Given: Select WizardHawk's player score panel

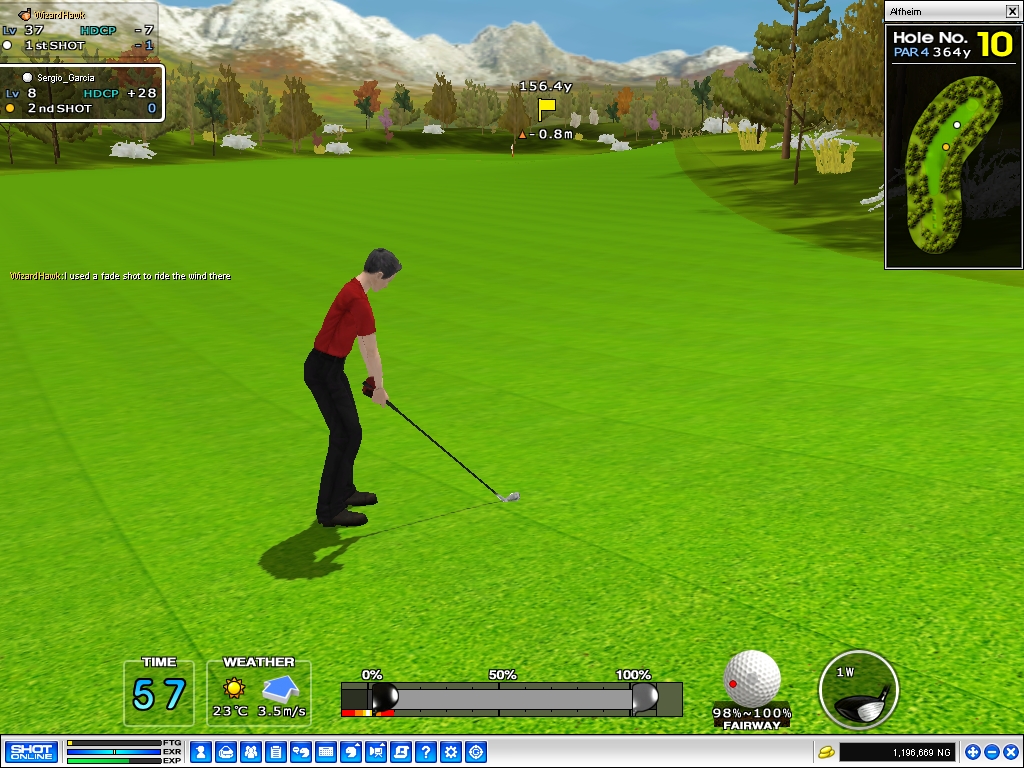Looking at the screenshot, I should [x=78, y=30].
